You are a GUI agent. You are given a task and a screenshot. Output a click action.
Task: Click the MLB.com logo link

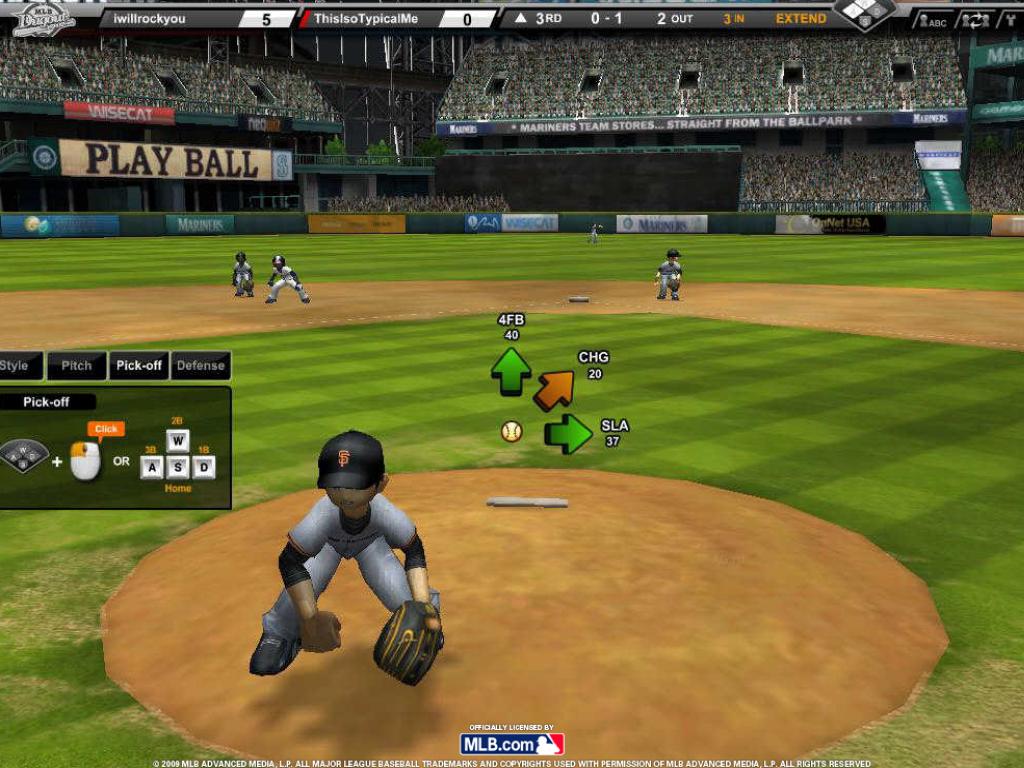pos(512,744)
